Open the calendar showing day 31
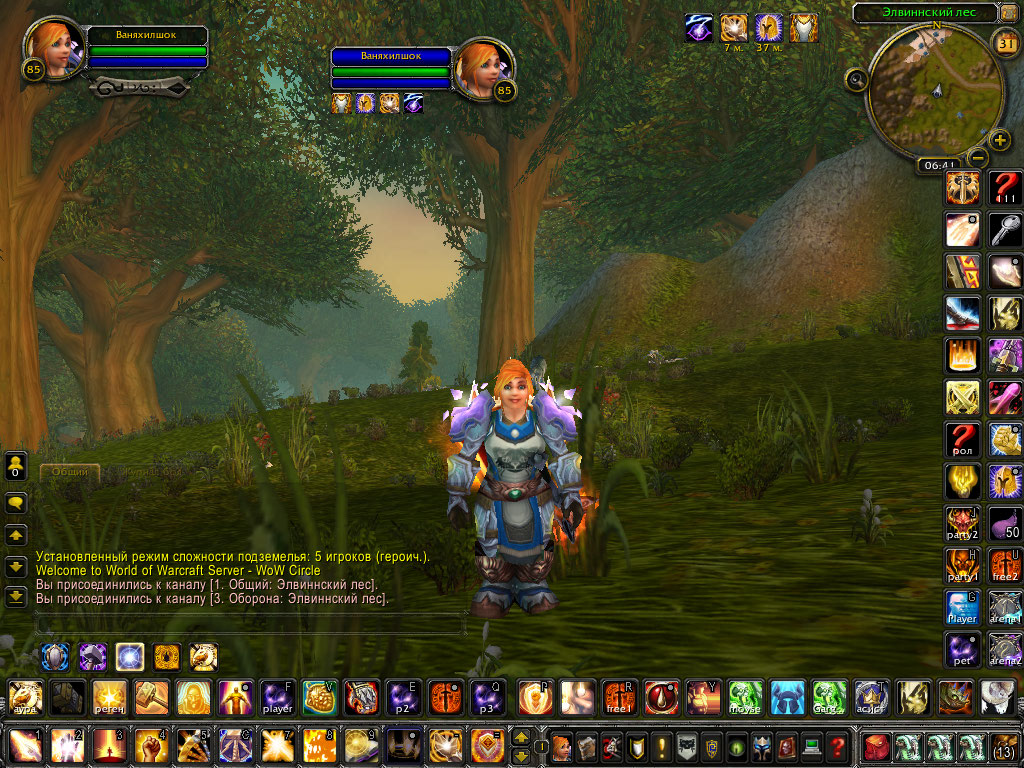The width and height of the screenshot is (1024, 768). click(1005, 43)
